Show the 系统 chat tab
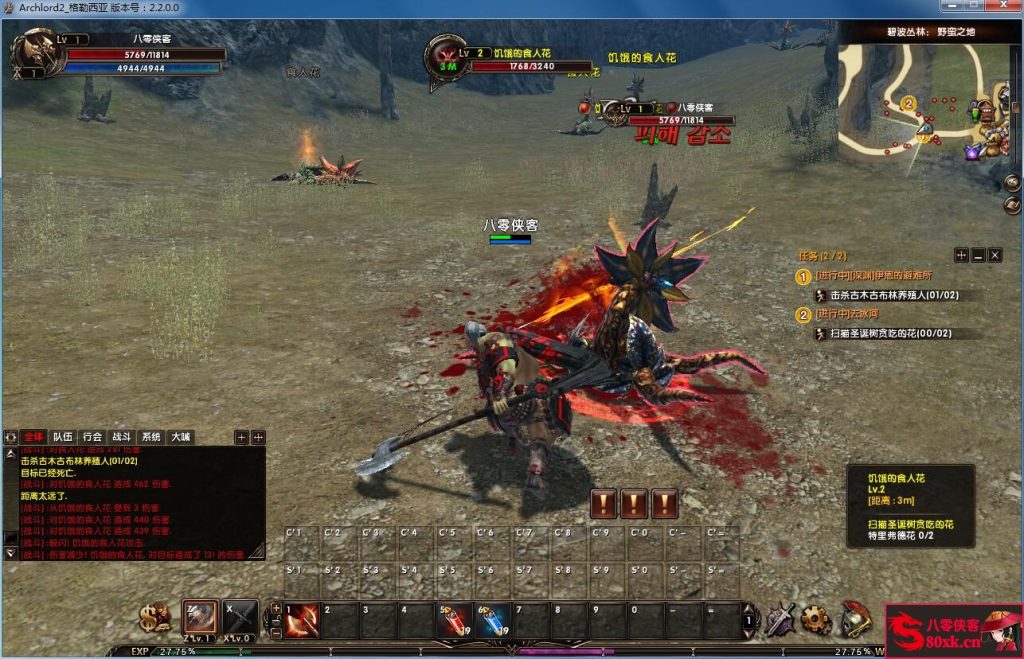1024x659 pixels. point(151,437)
